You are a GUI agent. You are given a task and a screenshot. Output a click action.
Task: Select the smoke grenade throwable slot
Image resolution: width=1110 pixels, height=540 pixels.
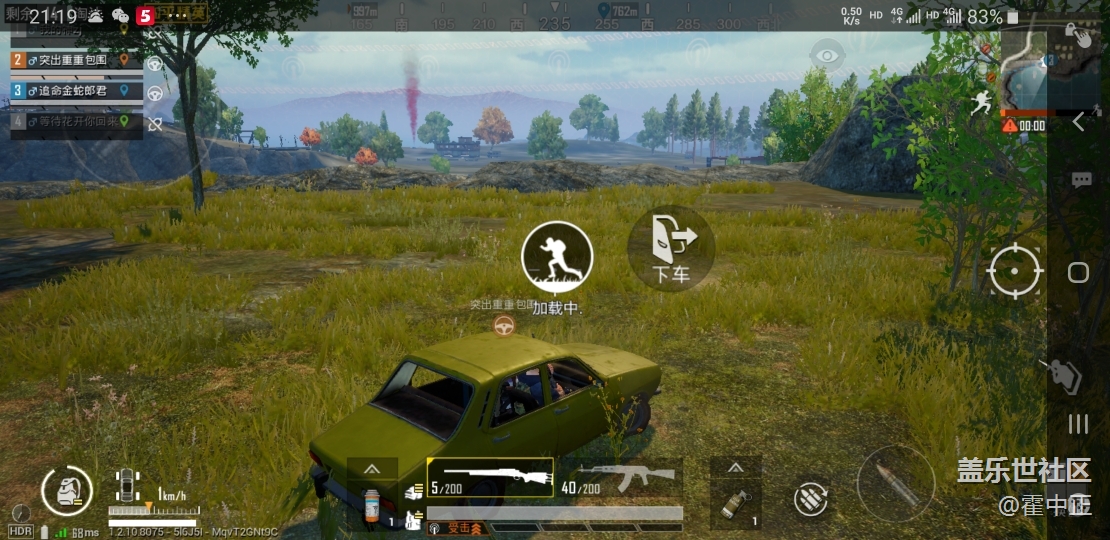pos(735,502)
